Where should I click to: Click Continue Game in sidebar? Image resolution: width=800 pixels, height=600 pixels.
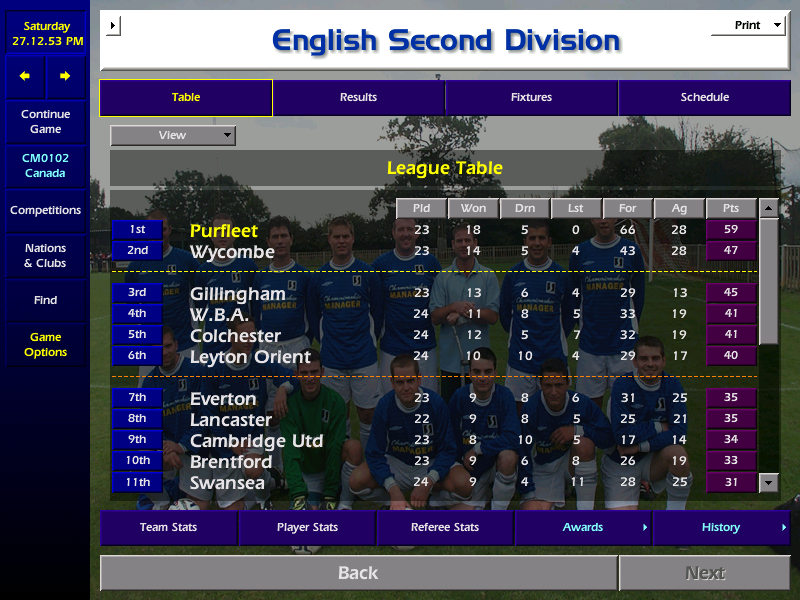45,121
